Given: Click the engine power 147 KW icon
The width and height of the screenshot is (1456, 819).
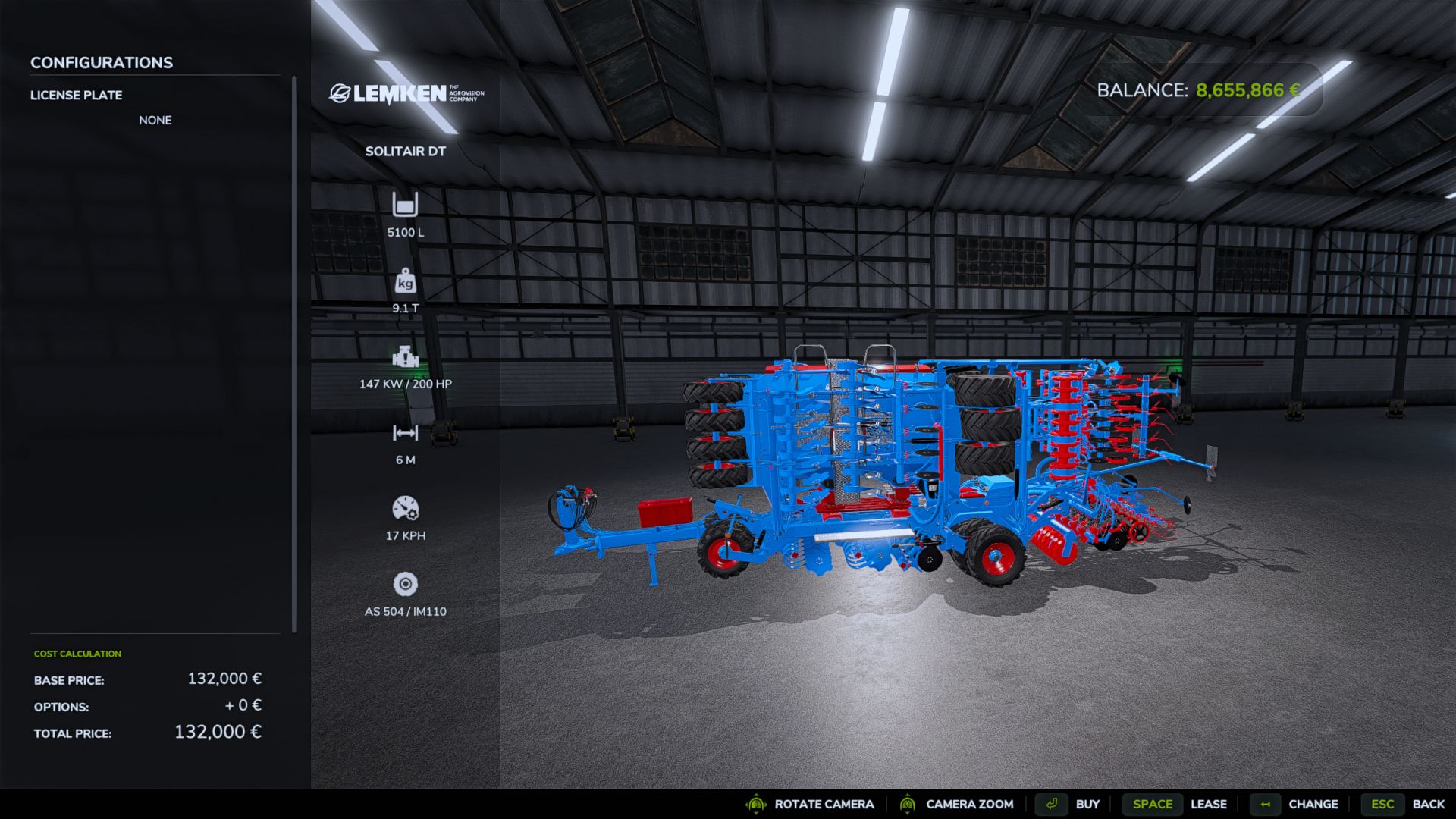Looking at the screenshot, I should (406, 356).
